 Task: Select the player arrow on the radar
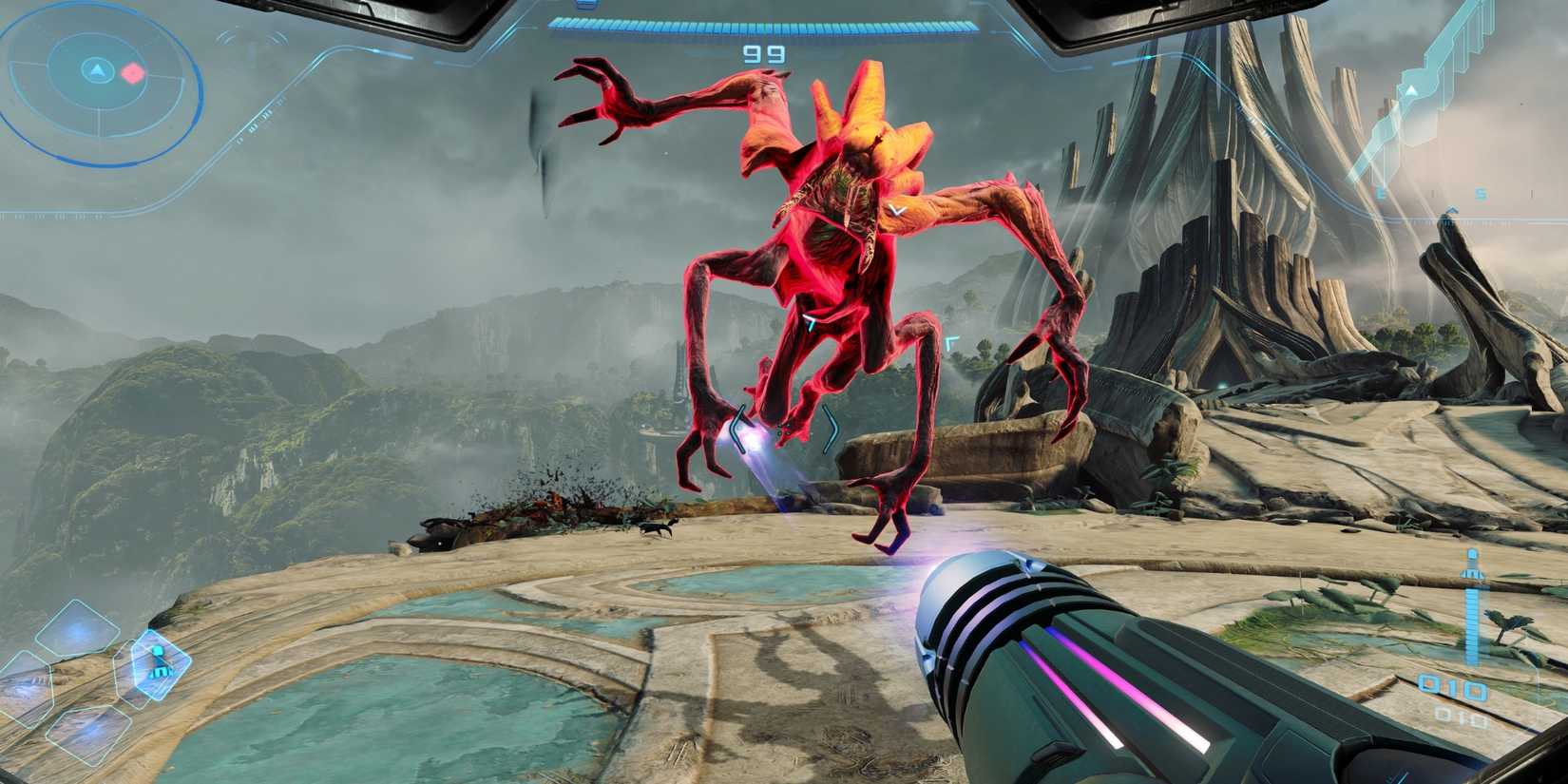(x=98, y=71)
